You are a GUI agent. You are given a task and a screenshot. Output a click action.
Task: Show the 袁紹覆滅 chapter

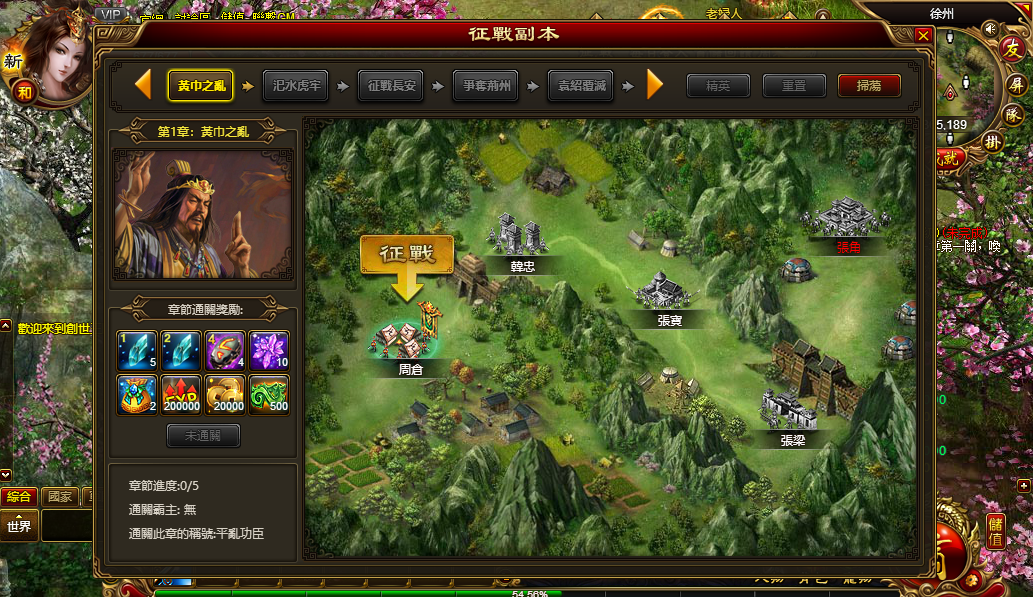580,86
